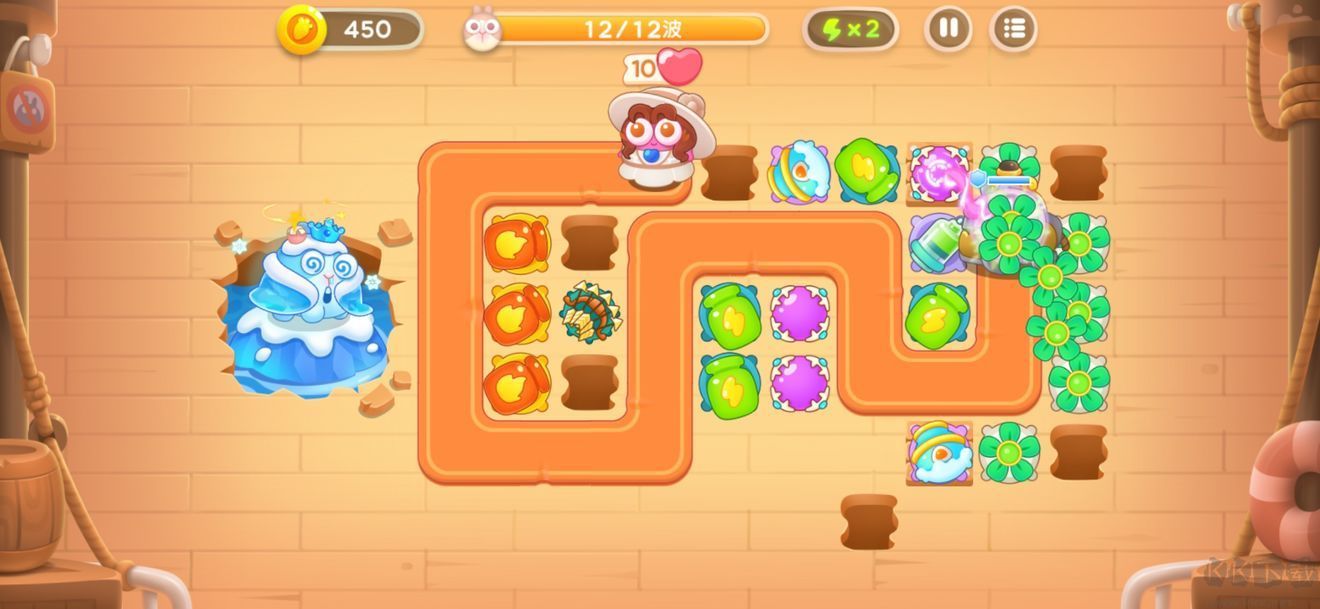Viewport: 1320px width, 609px height.
Task: Open the list menu button
Action: click(1013, 29)
